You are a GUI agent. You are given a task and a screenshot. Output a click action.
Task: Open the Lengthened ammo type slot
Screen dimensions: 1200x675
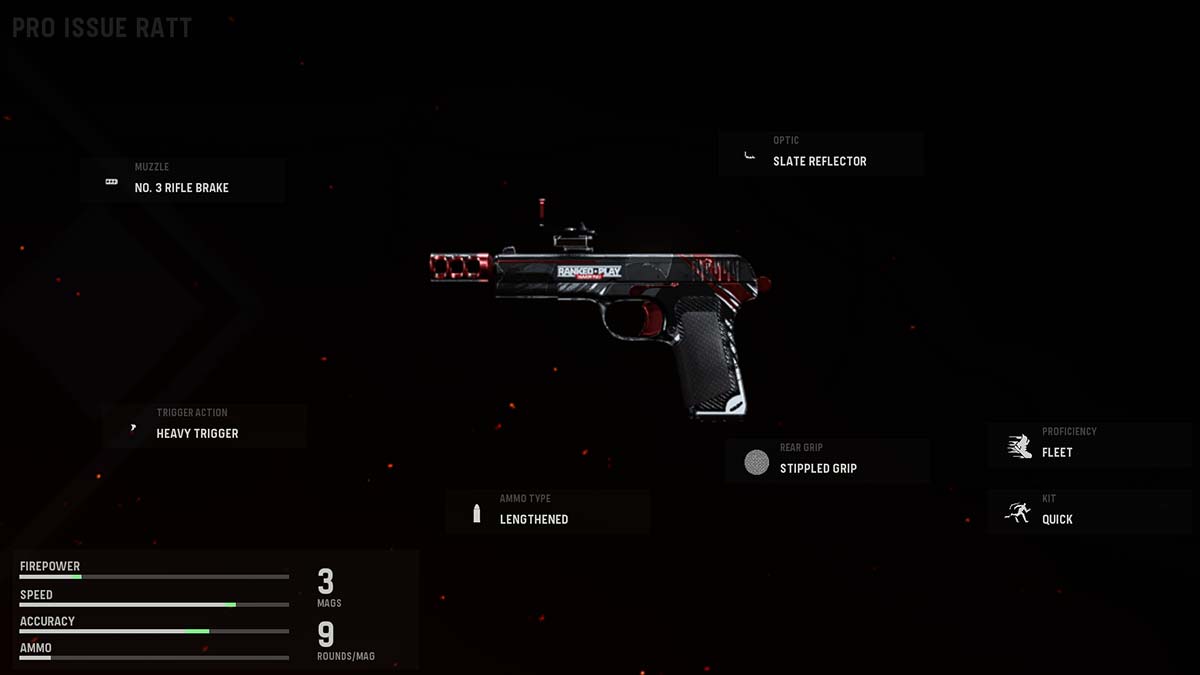[x=547, y=512]
